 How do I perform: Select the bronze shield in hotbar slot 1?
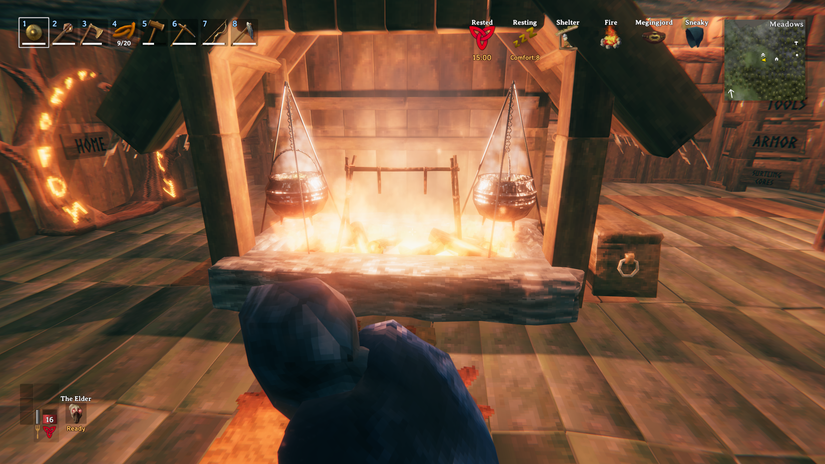tap(33, 33)
